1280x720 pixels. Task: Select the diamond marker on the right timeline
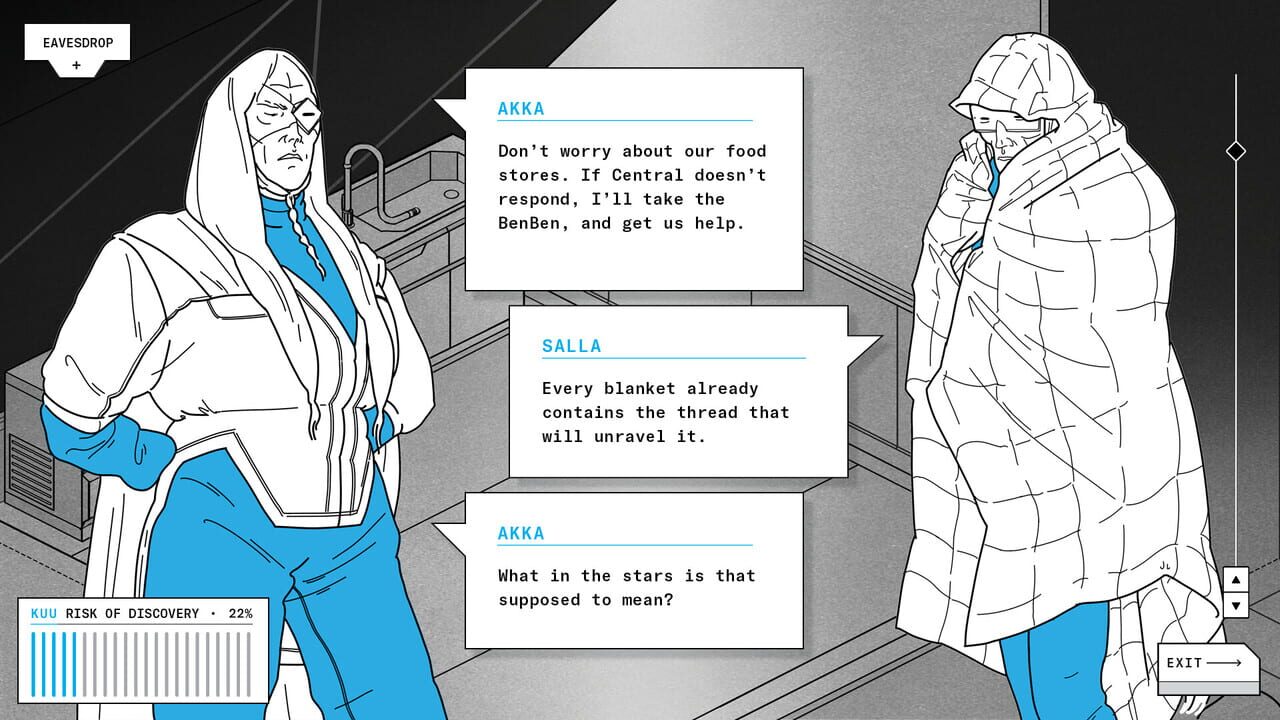pos(1235,151)
